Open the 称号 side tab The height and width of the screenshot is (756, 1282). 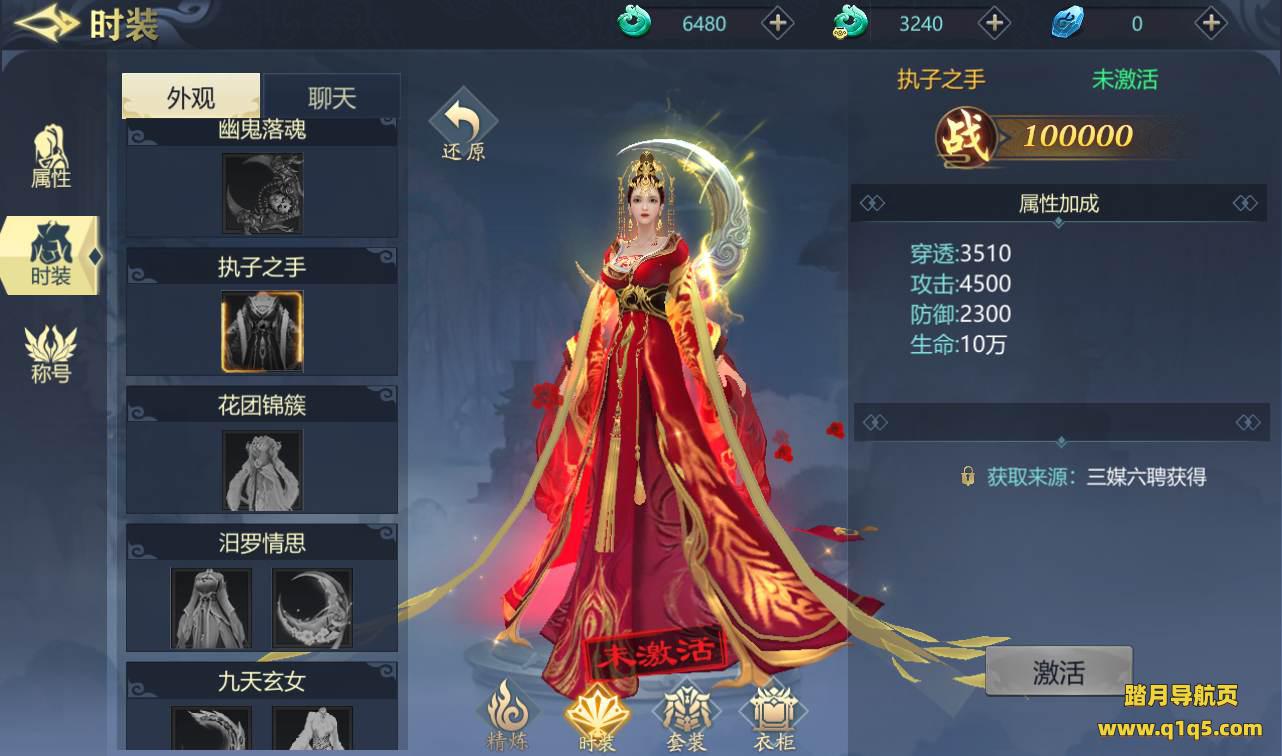click(51, 355)
